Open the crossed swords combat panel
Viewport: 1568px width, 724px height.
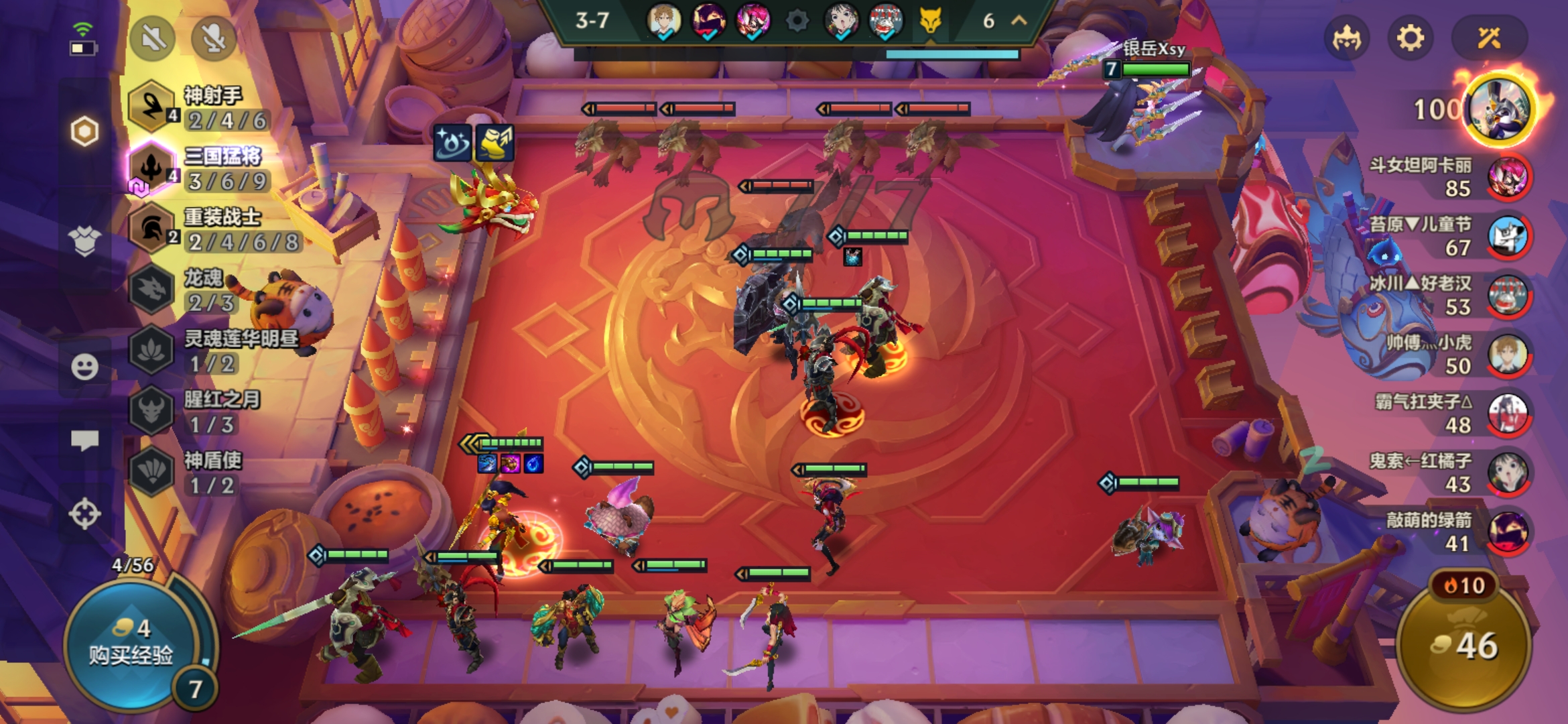click(1489, 38)
